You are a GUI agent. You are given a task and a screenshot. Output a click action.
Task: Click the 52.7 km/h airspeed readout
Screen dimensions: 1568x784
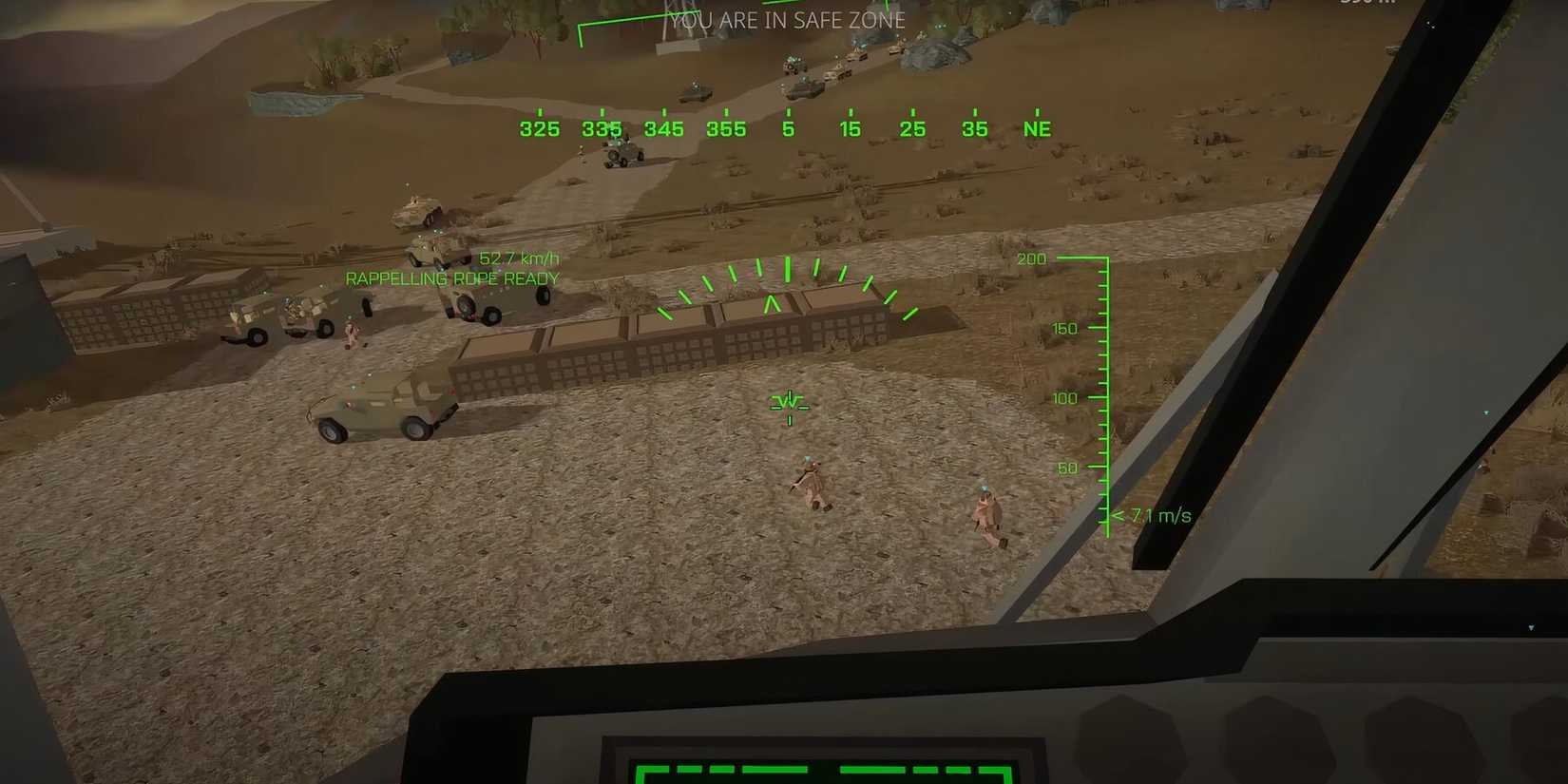click(x=521, y=257)
